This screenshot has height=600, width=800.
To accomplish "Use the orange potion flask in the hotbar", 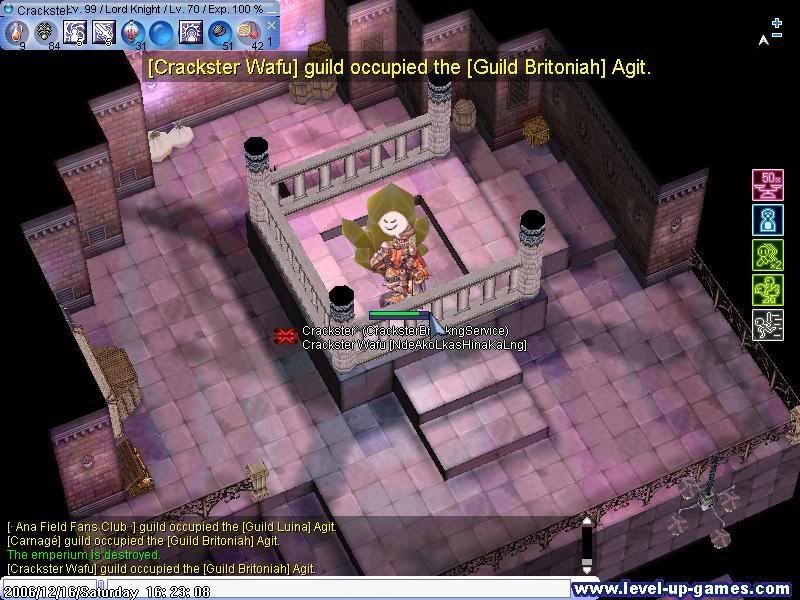I will coord(18,32).
